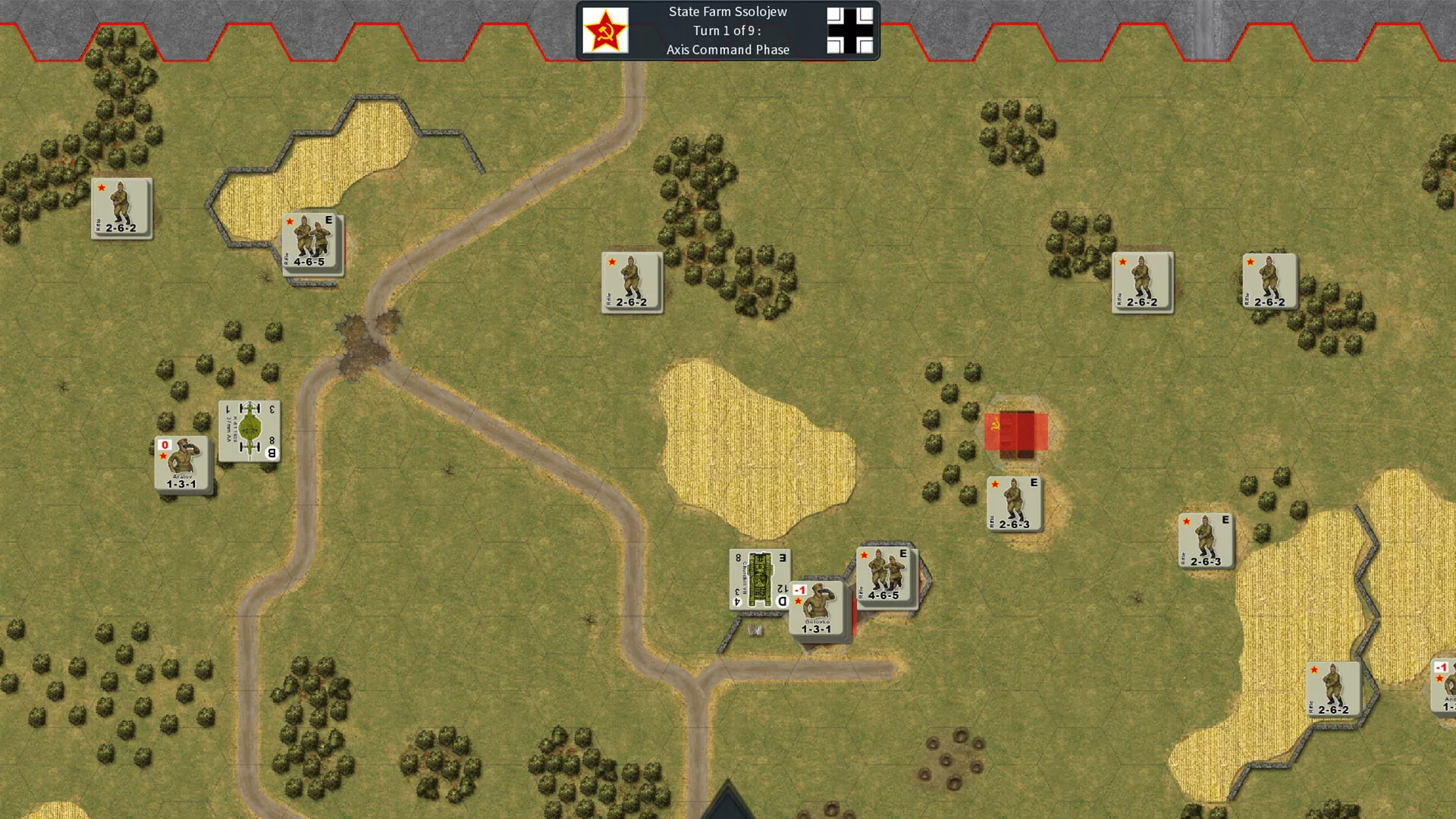
Task: Select the 2-6-3 unit below the red objective marker
Action: click(1015, 504)
